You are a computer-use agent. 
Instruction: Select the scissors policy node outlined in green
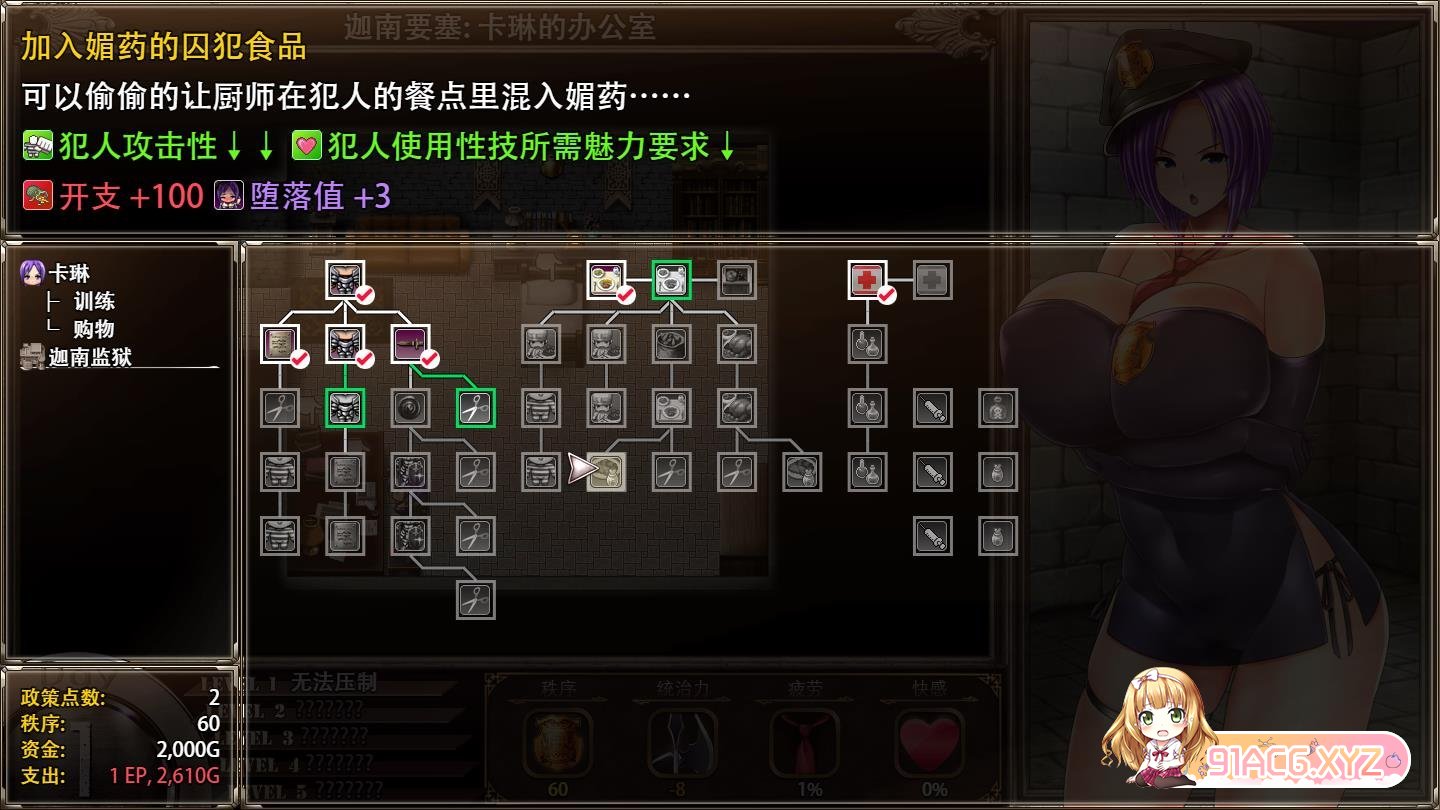(474, 408)
